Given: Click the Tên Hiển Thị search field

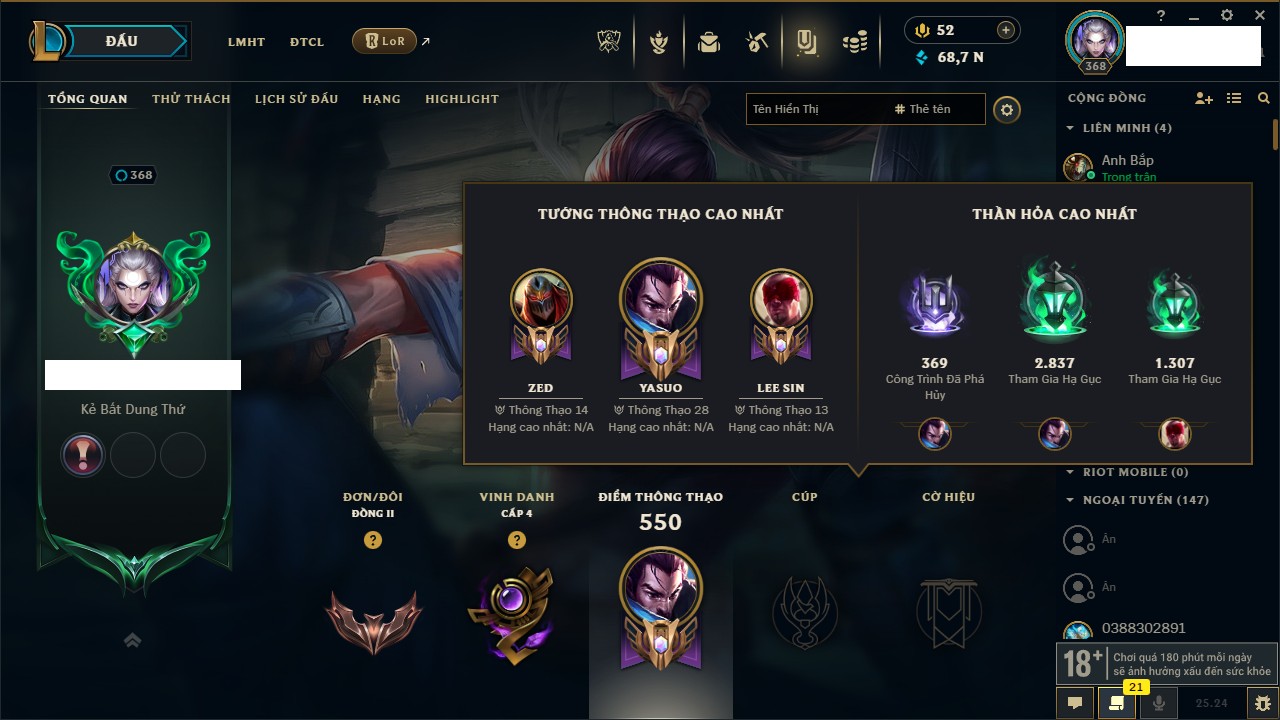Looking at the screenshot, I should pos(815,109).
